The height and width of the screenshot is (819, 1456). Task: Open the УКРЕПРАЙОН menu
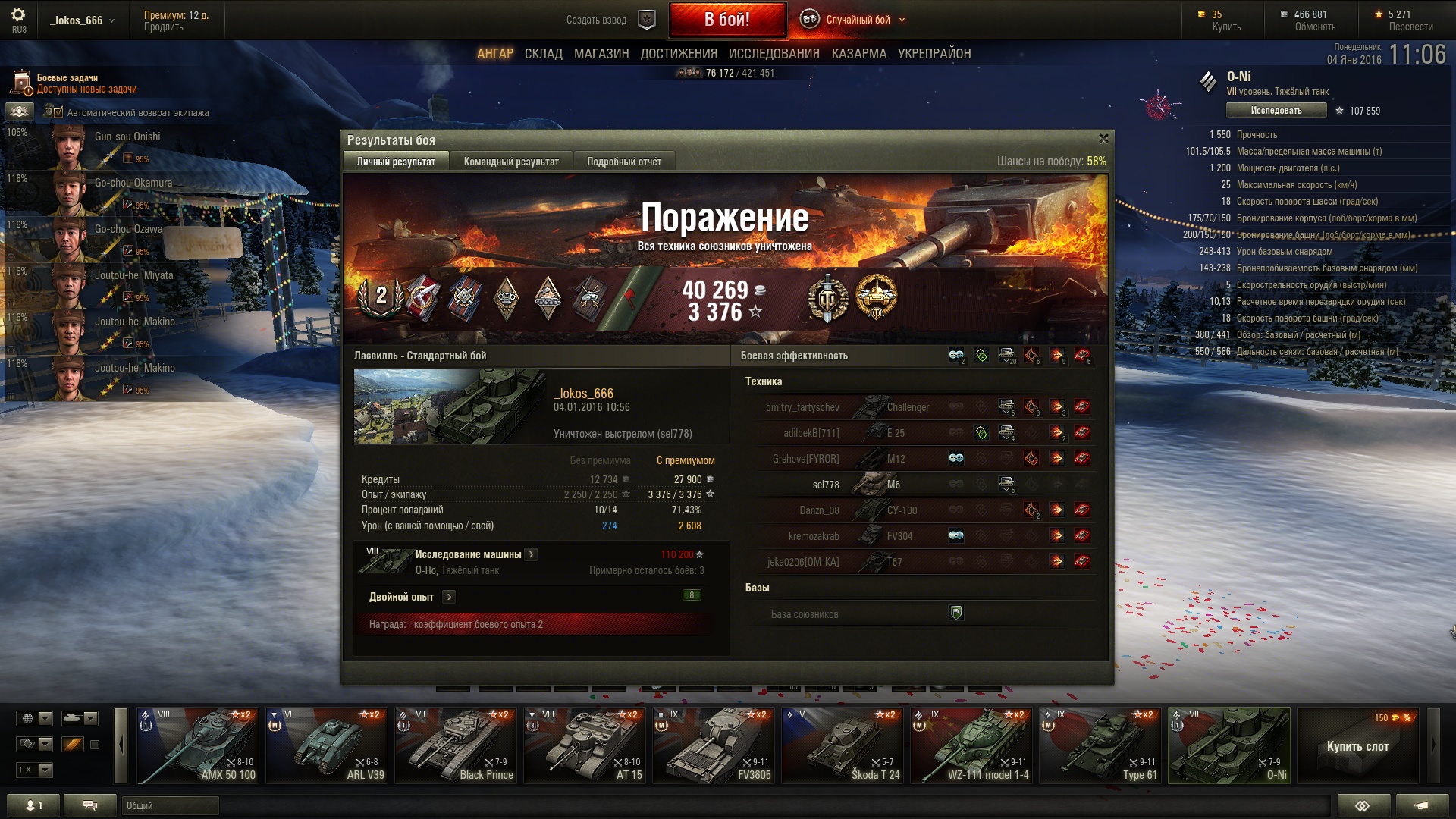coord(934,54)
